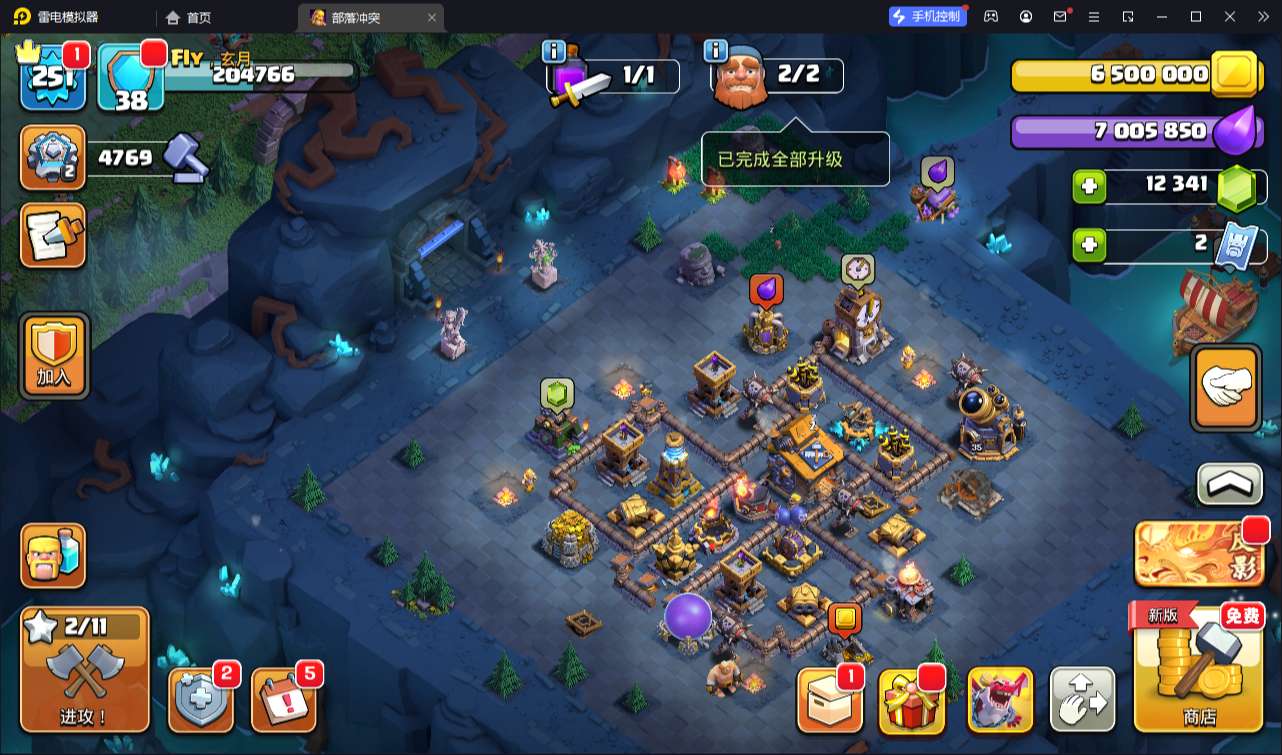1282x755 pixels.
Task: Open the 加入 clan shield button
Action: (54, 355)
